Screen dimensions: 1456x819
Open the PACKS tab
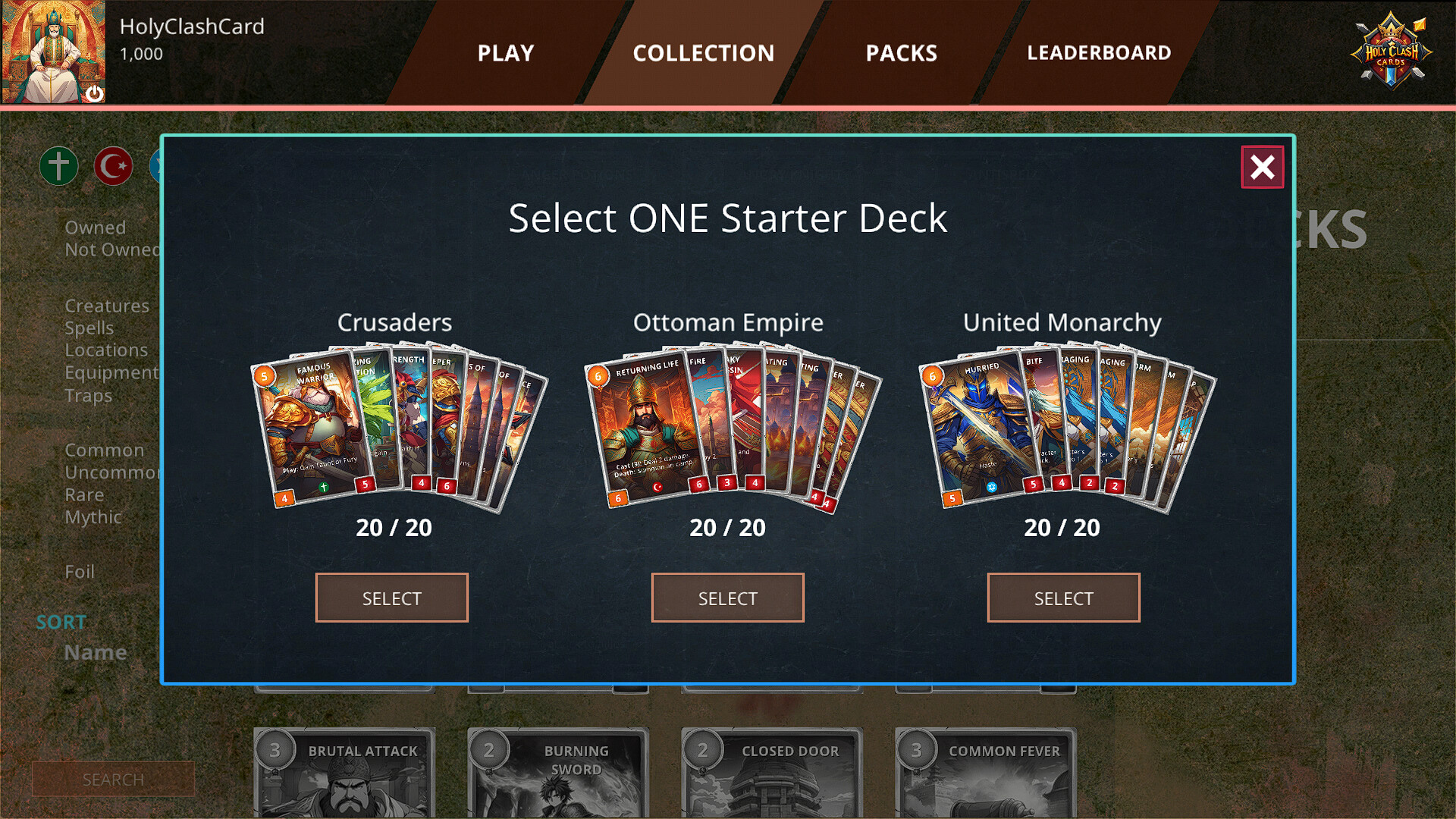pos(901,52)
